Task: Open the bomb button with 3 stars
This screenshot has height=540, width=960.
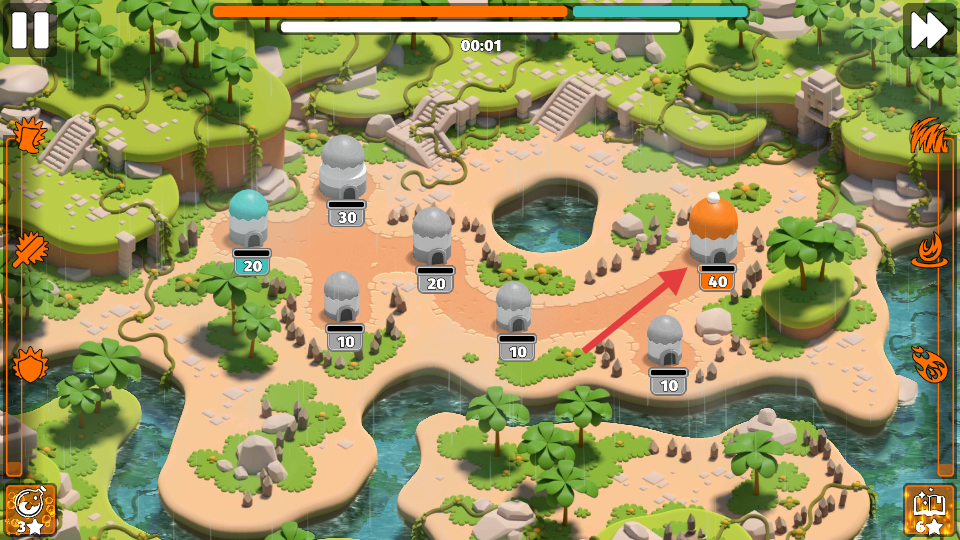Action: point(30,510)
